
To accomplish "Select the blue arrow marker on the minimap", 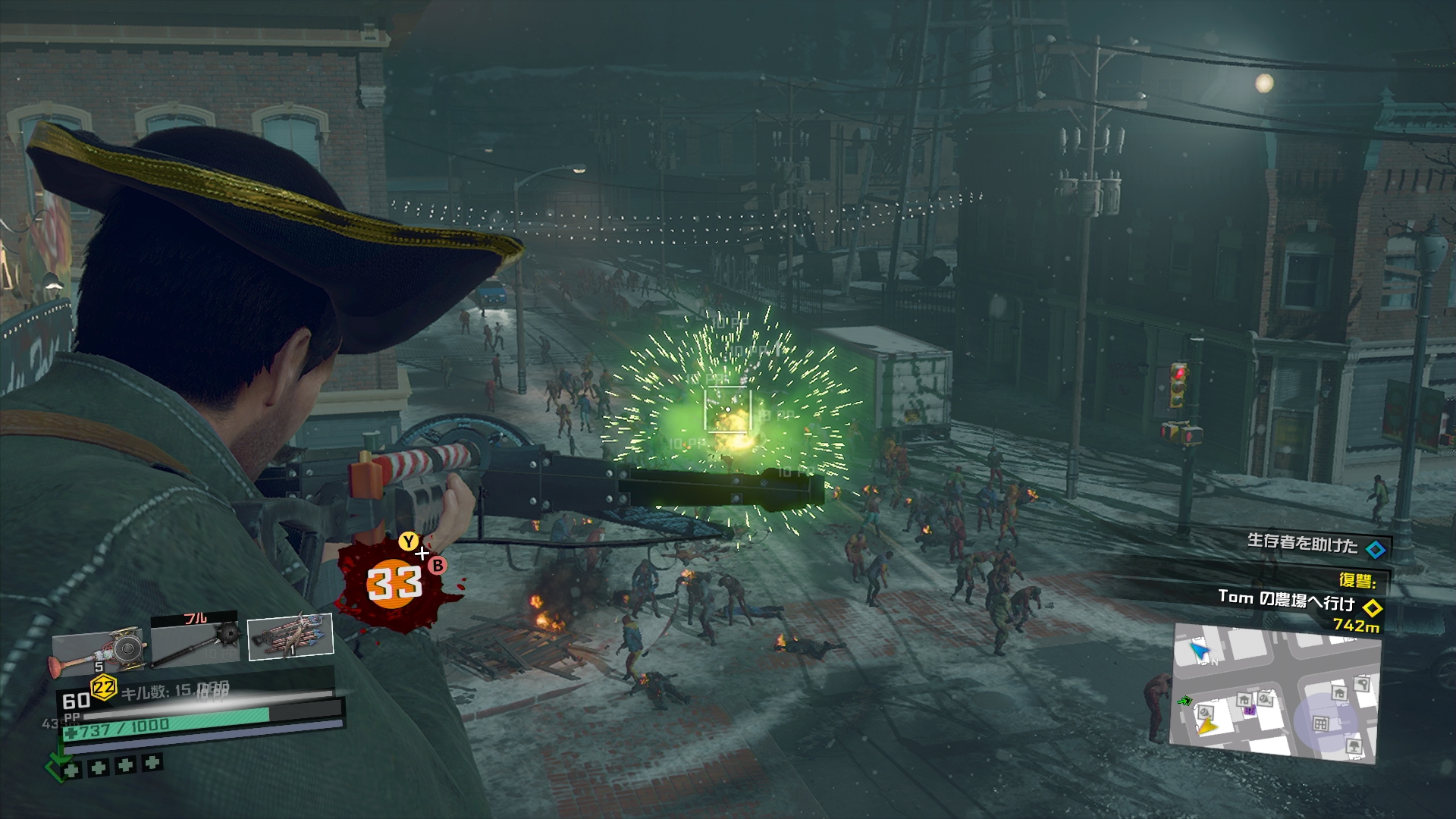I will click(1199, 651).
